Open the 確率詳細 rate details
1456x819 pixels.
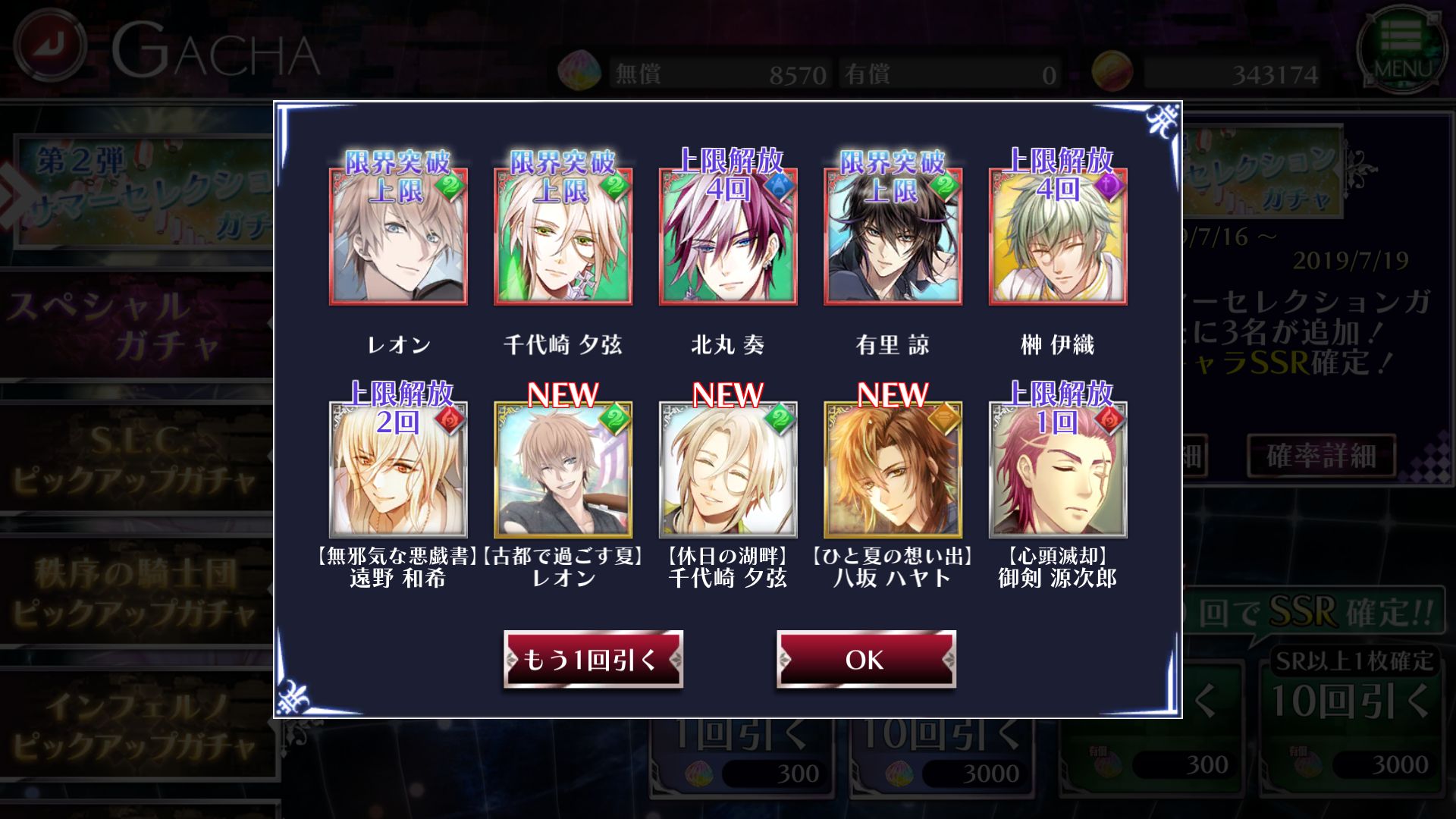click(1321, 456)
